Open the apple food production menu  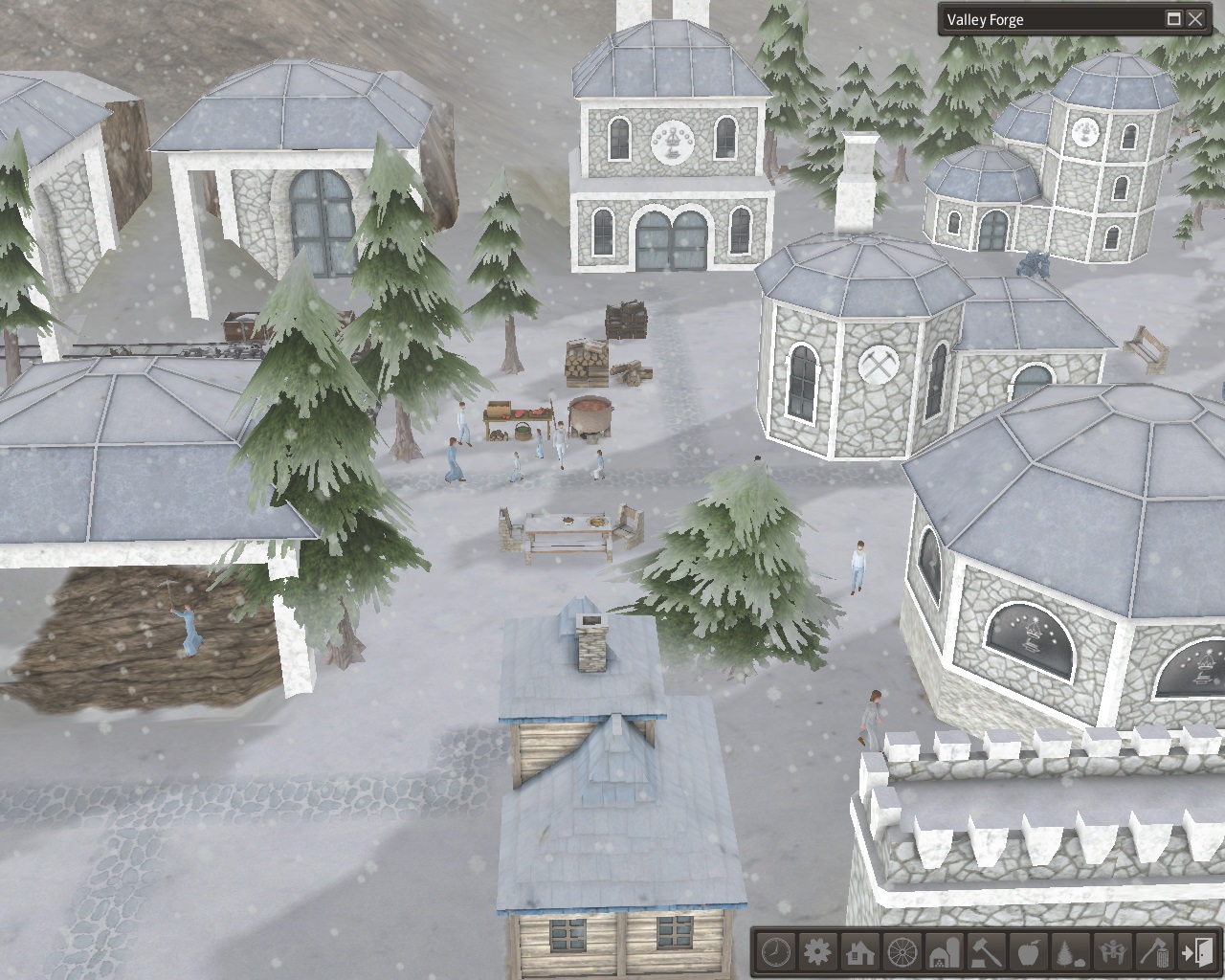coord(1029,952)
